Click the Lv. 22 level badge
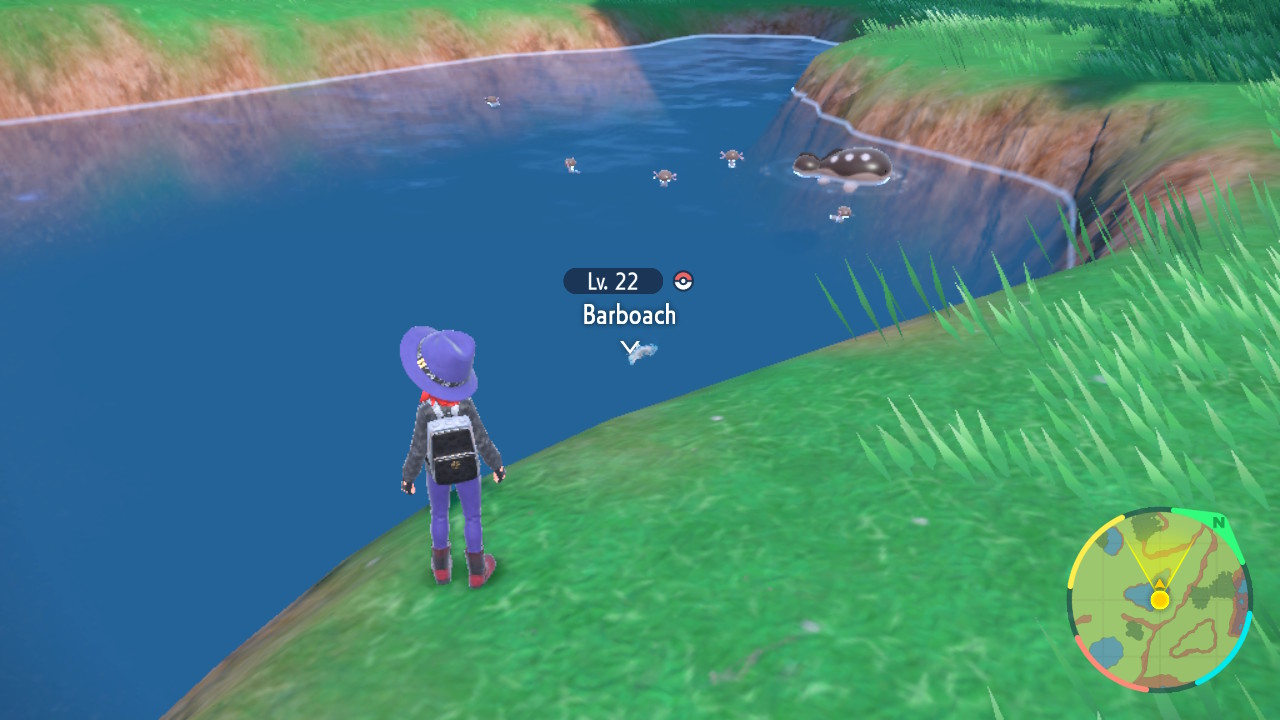1280x720 pixels. click(611, 281)
